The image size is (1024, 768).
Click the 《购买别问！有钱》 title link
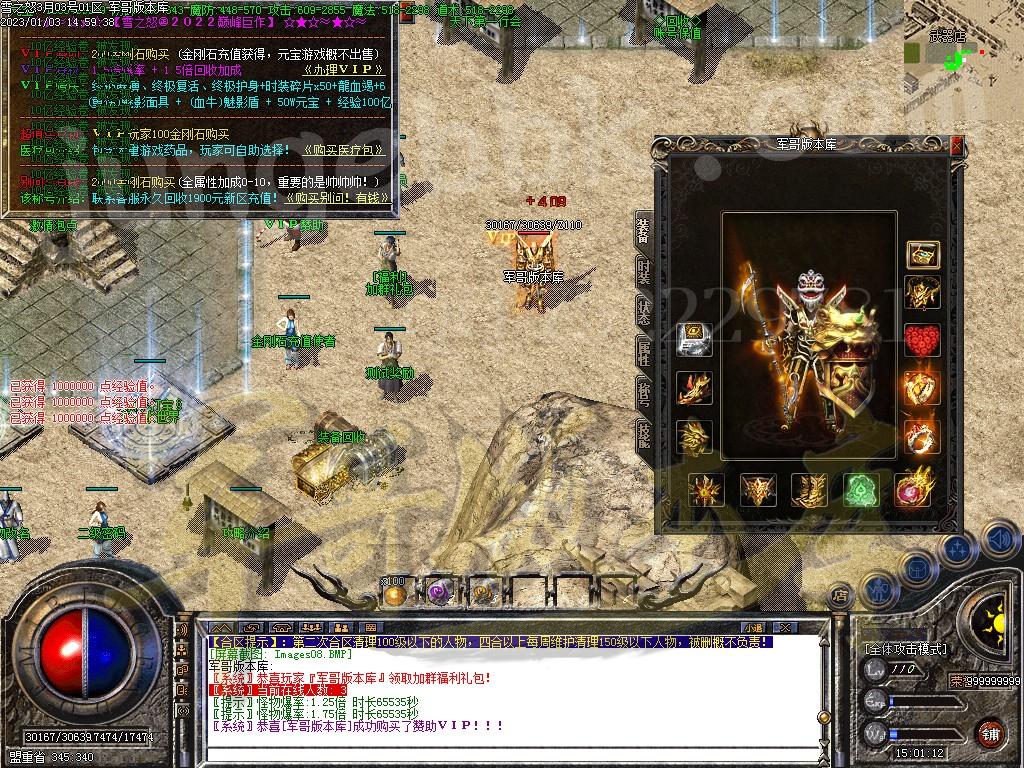click(338, 199)
